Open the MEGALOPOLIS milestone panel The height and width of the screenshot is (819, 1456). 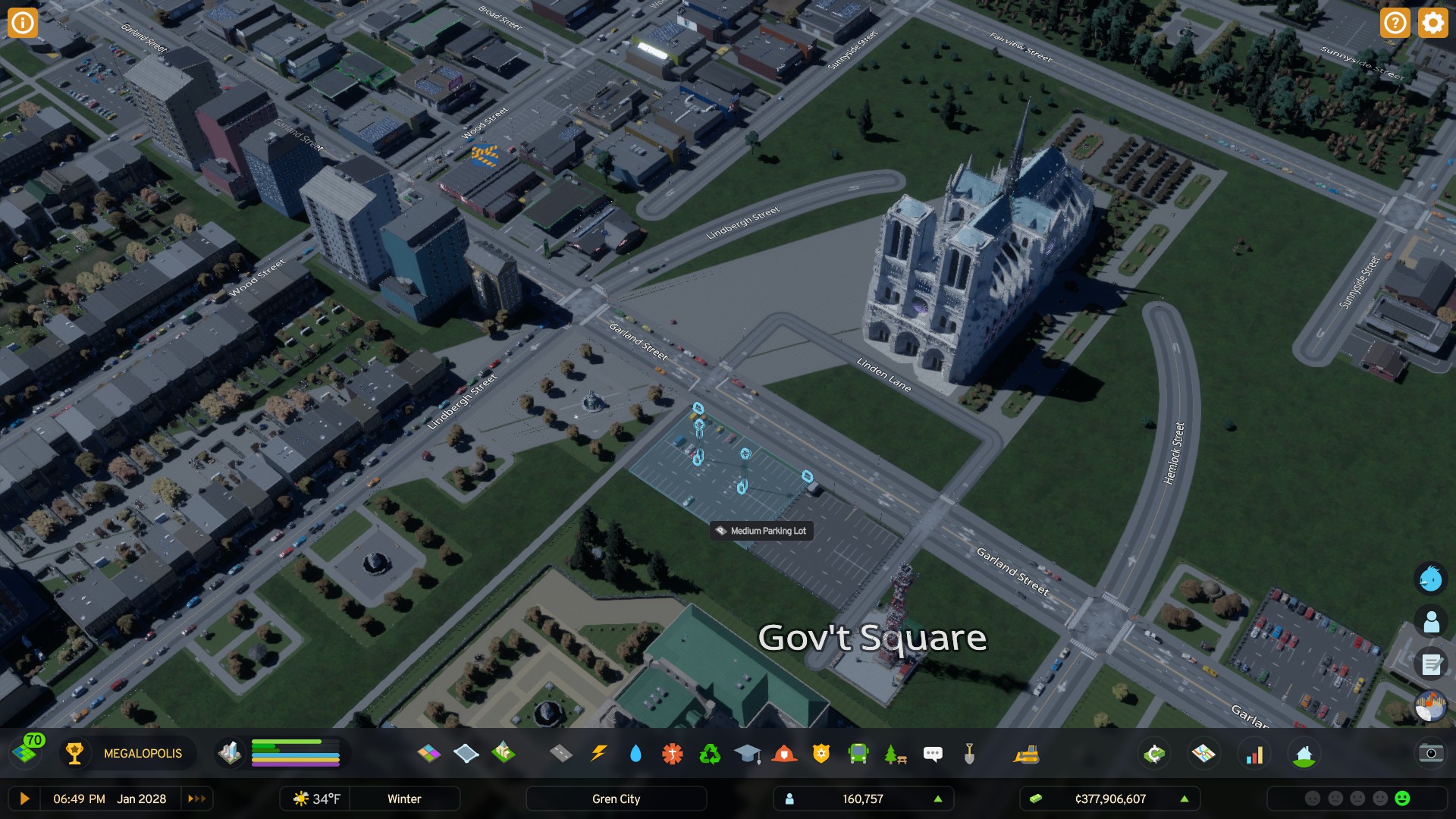pos(141,754)
